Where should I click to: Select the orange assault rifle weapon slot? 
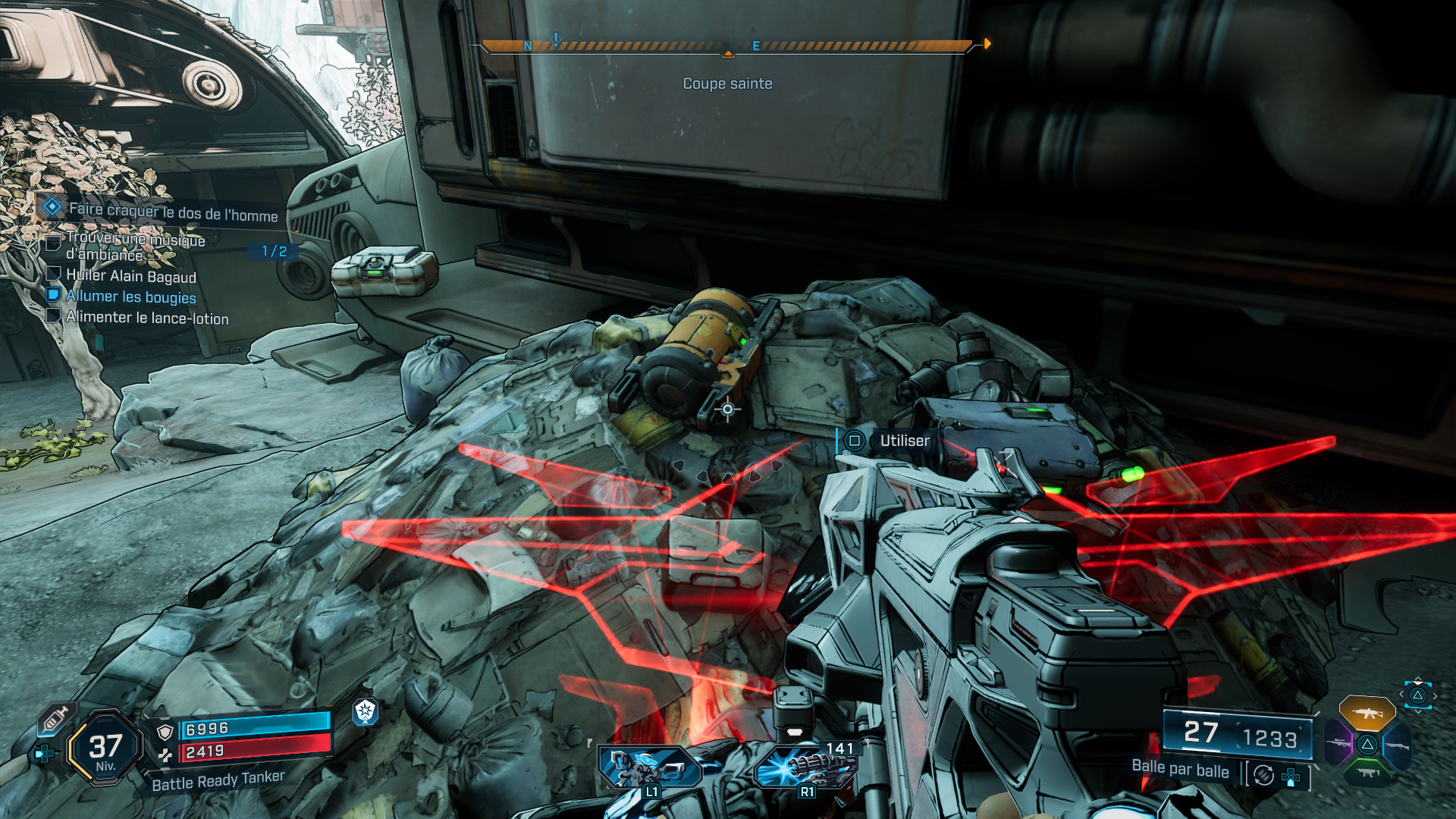pos(1367,713)
